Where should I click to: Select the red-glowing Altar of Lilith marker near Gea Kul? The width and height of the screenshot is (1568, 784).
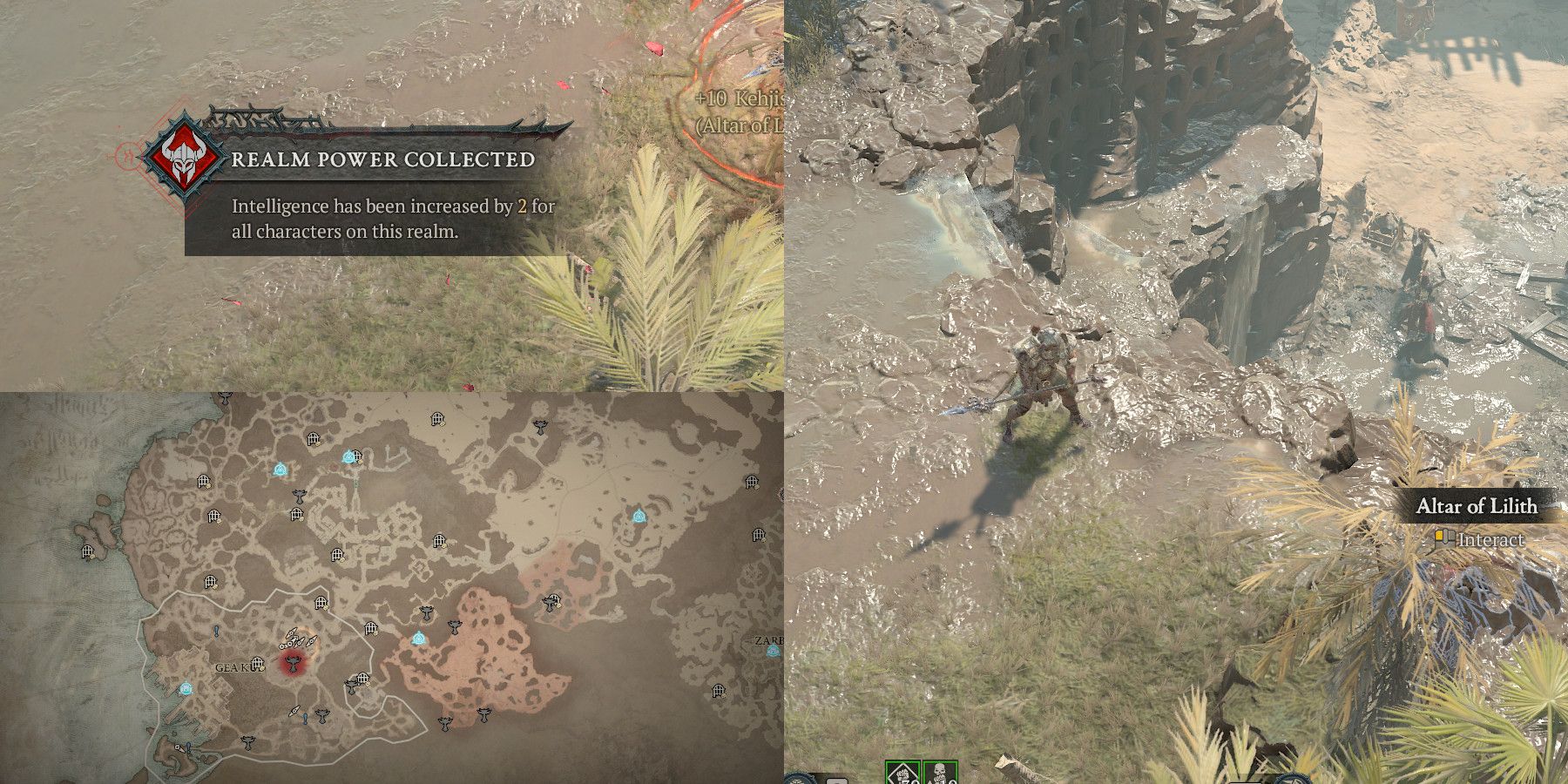292,665
